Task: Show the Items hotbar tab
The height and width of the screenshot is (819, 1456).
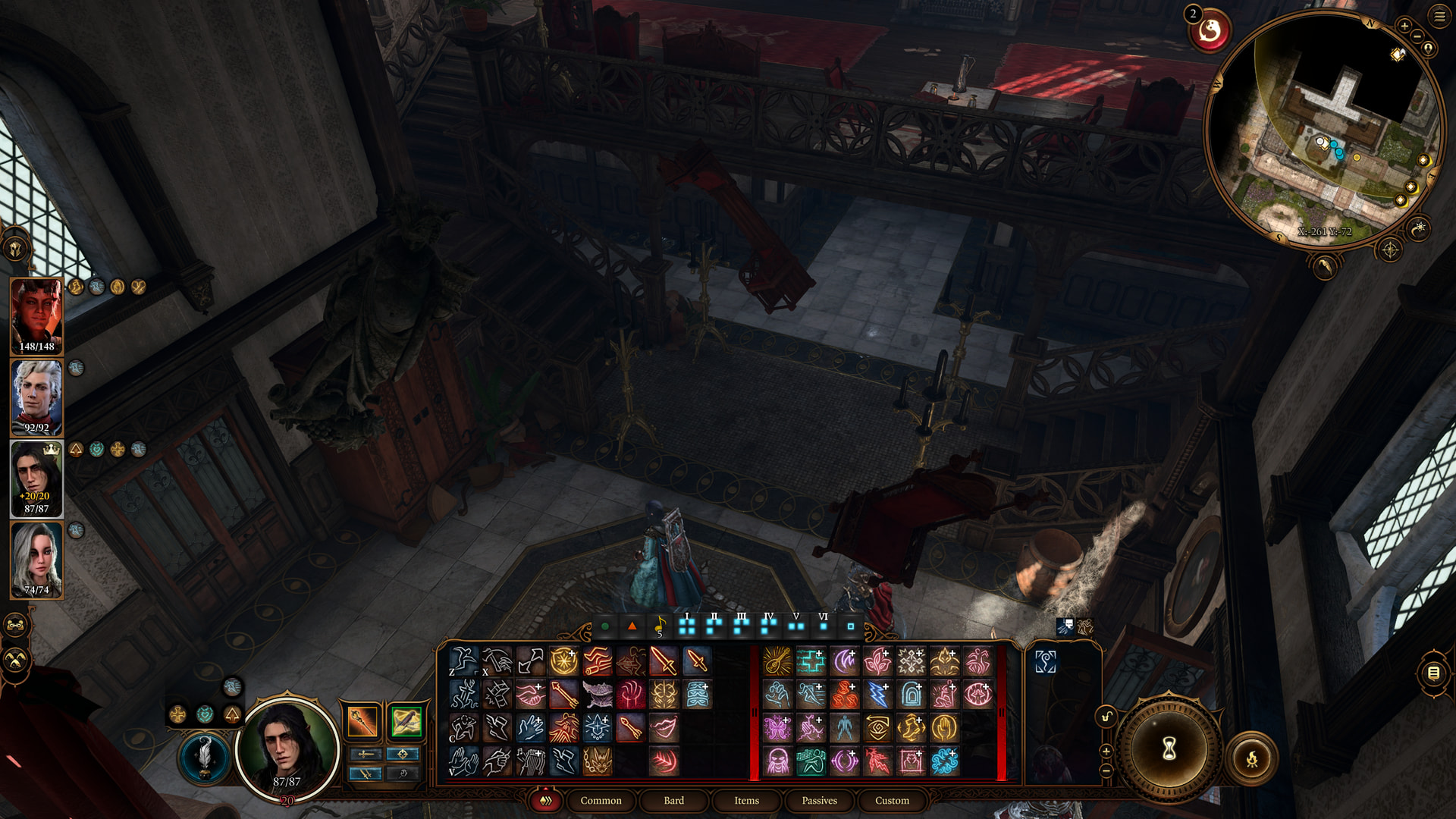Action: coord(746,800)
